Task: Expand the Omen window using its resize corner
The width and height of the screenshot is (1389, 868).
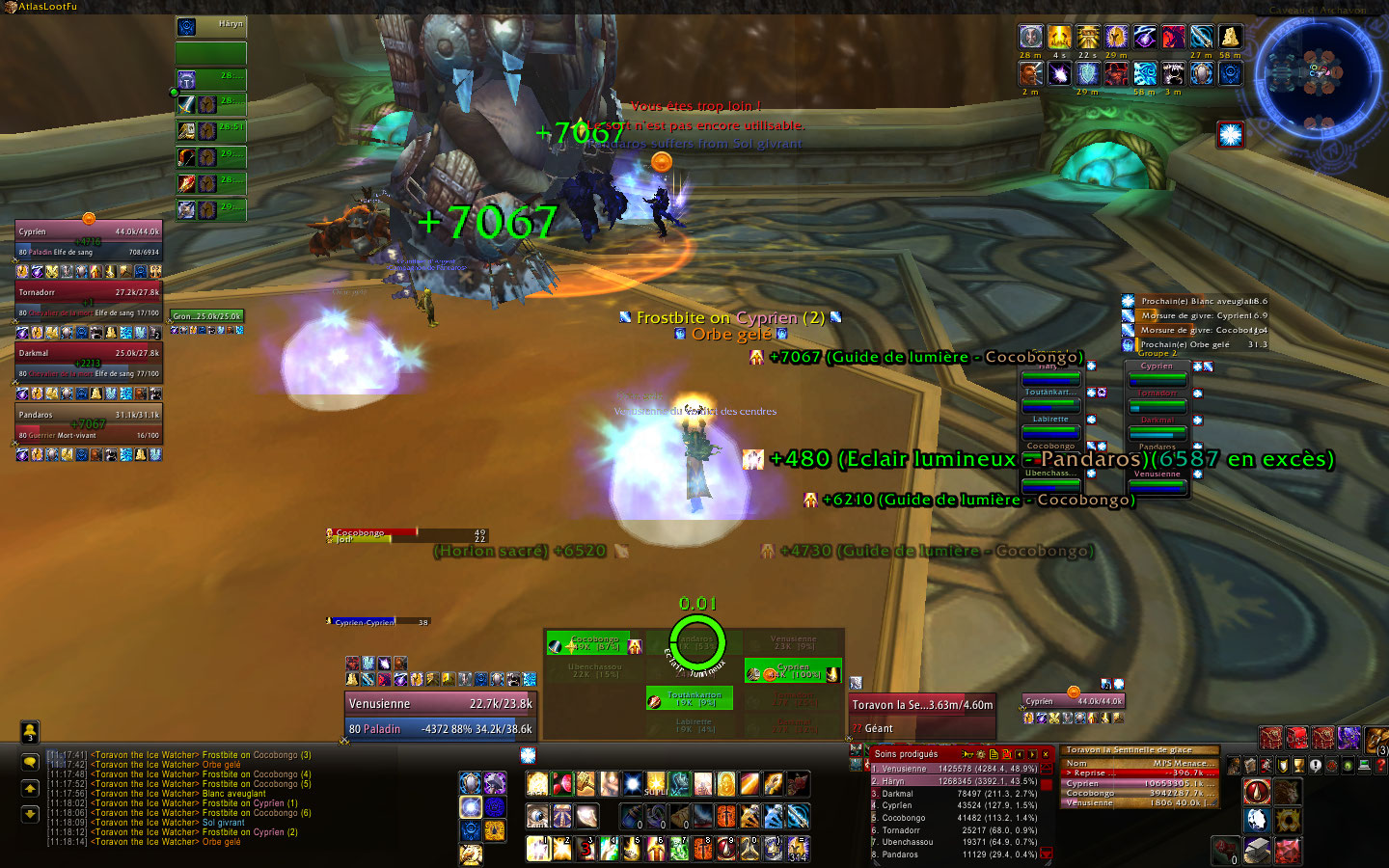Action: point(1212,803)
